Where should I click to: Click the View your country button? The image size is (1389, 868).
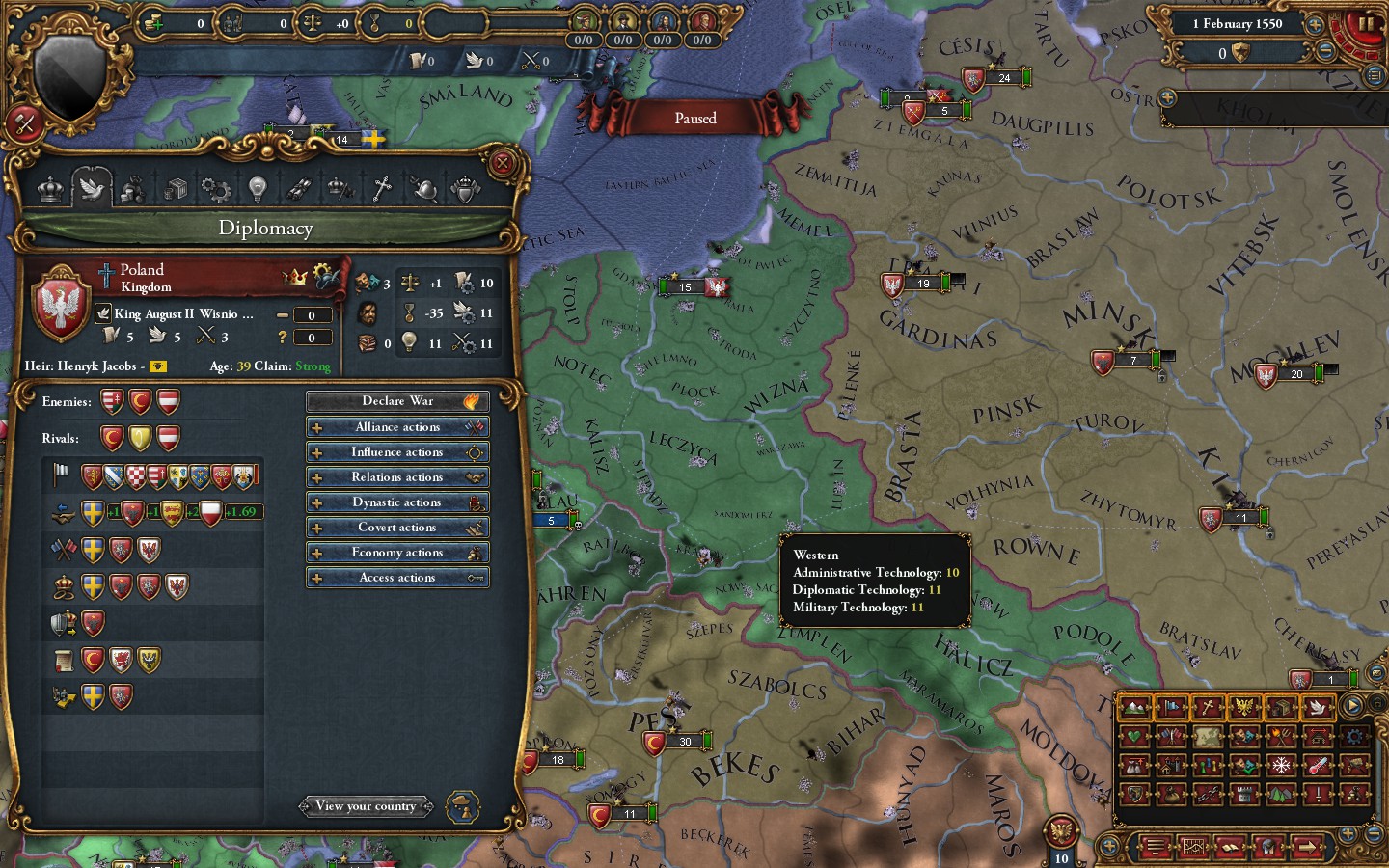[366, 806]
